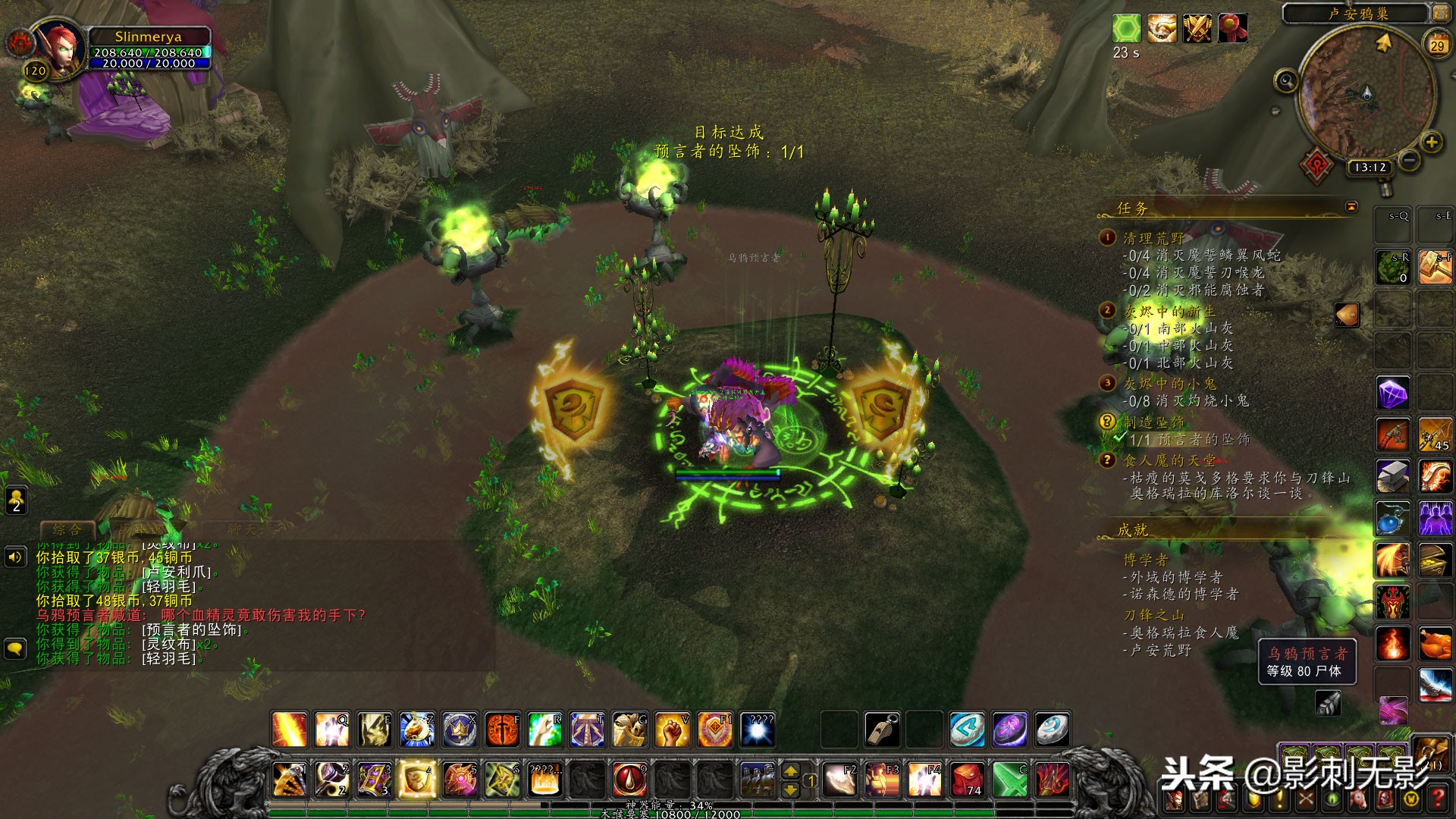Open minimap tracking magnifier button
The width and height of the screenshot is (1456, 819).
point(1286,80)
